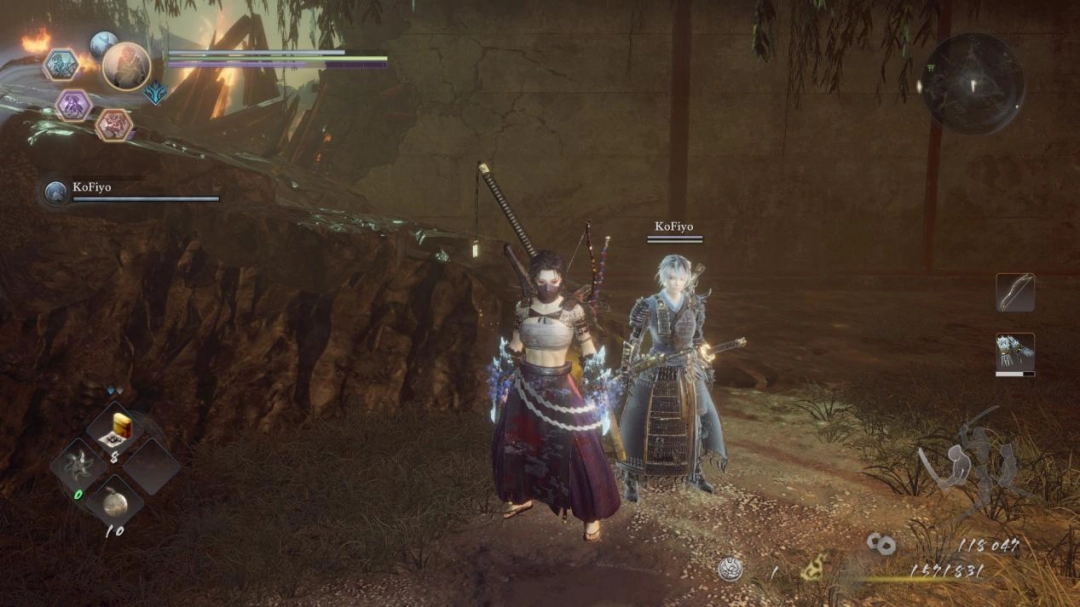Click the circular character portrait
Image resolution: width=1080 pixels, height=607 pixels.
point(126,66)
